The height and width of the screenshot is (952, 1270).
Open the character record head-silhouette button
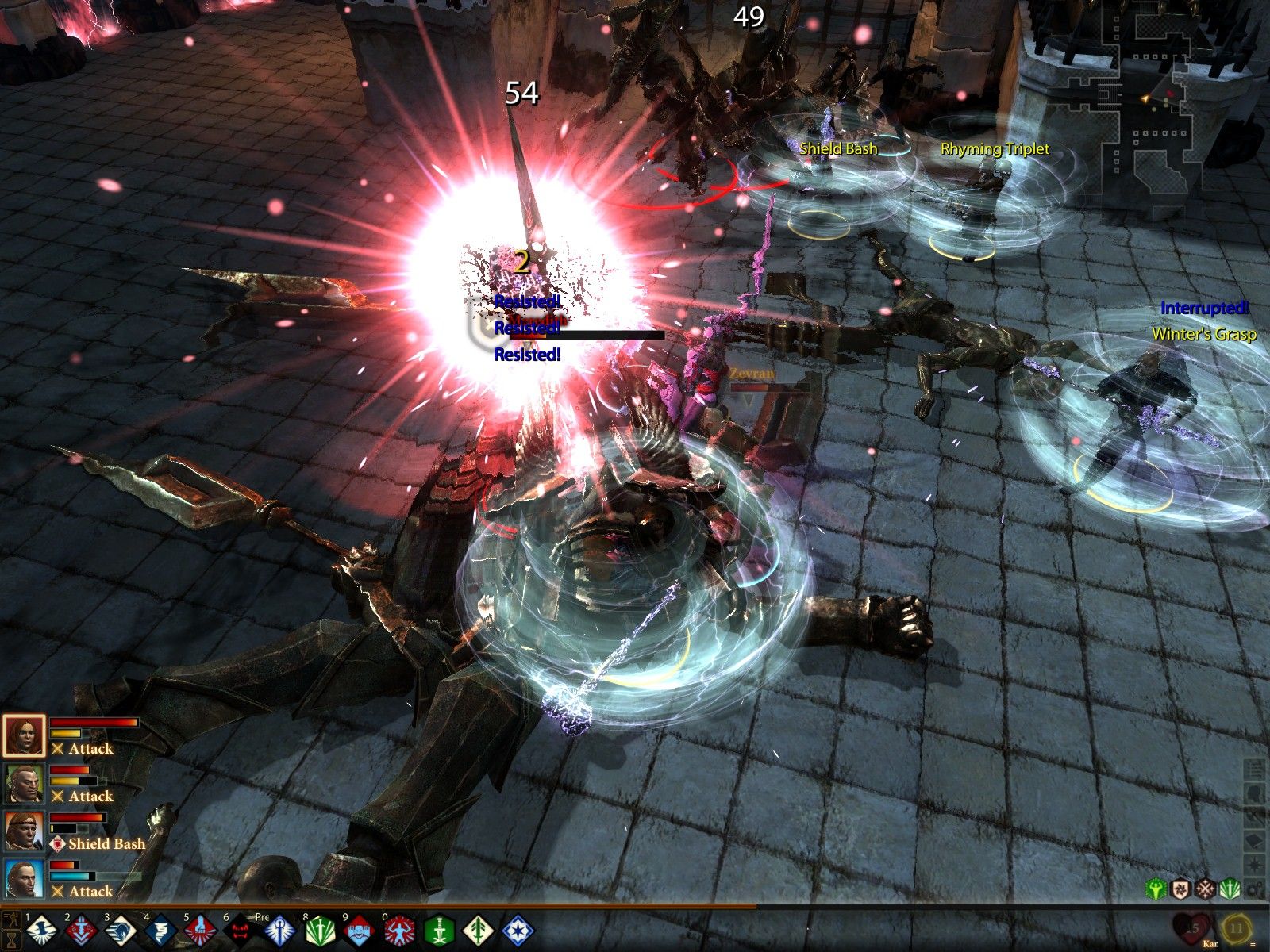coord(1255,793)
